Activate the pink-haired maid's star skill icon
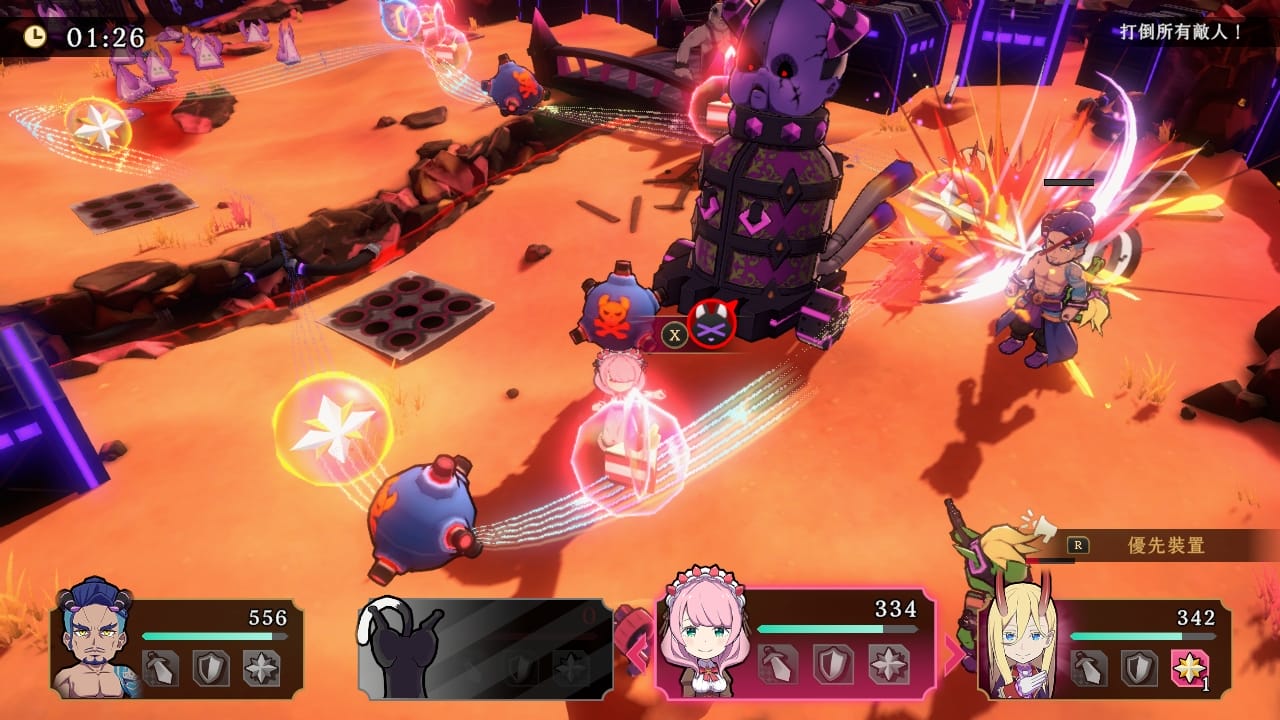This screenshot has height=720, width=1280. (887, 665)
